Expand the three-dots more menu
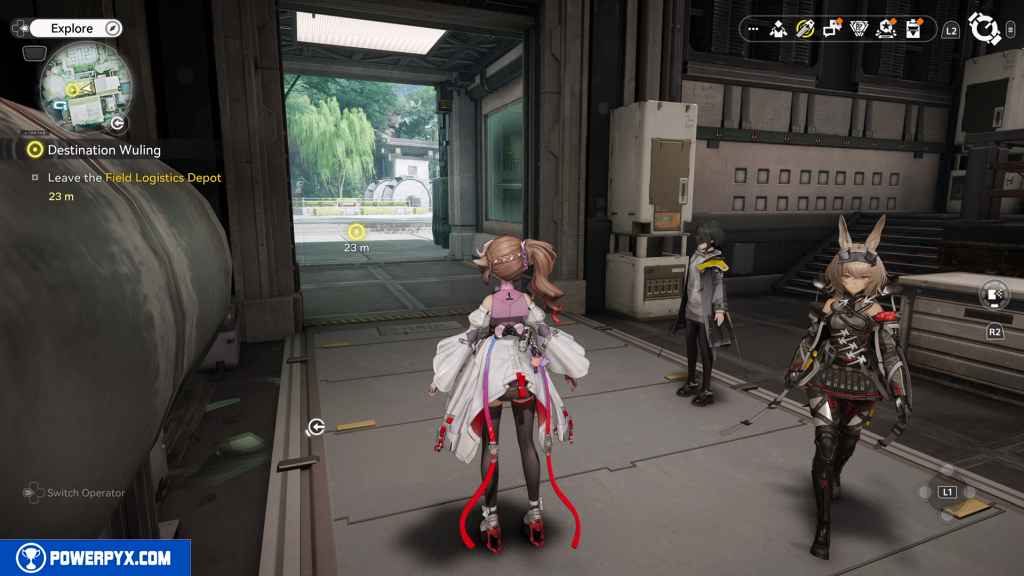 753,29
